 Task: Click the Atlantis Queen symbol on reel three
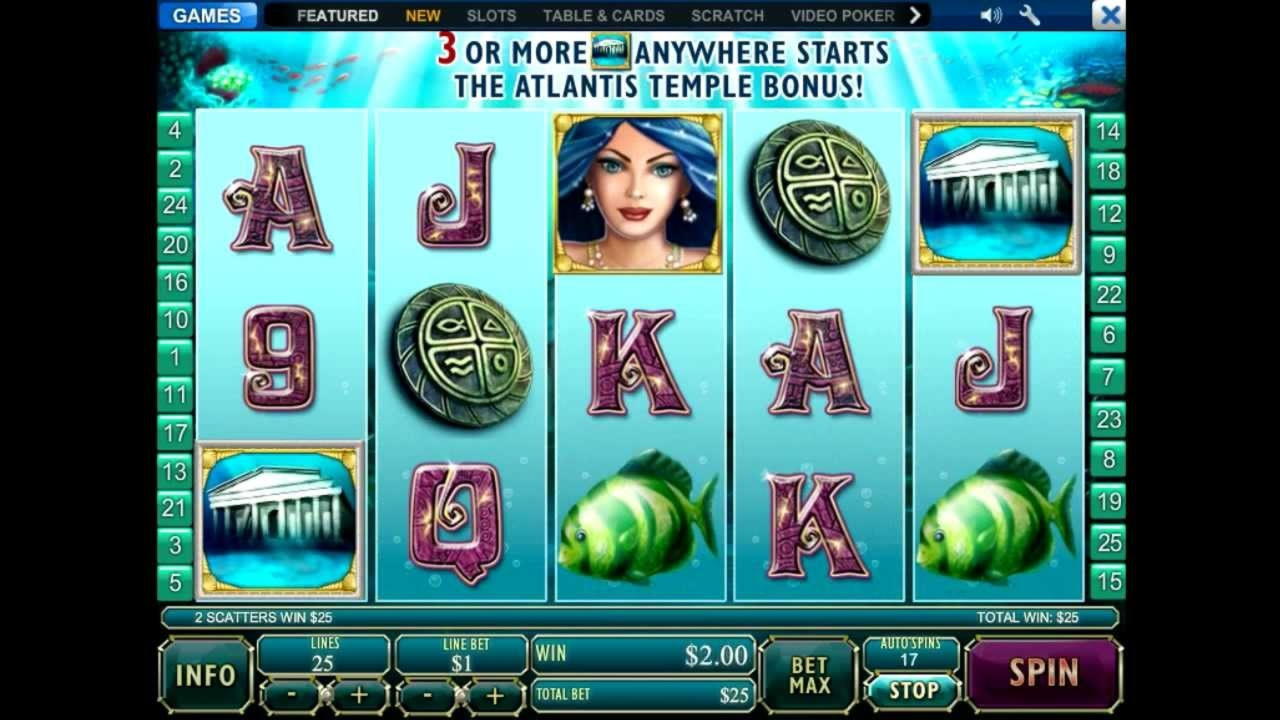(x=640, y=190)
